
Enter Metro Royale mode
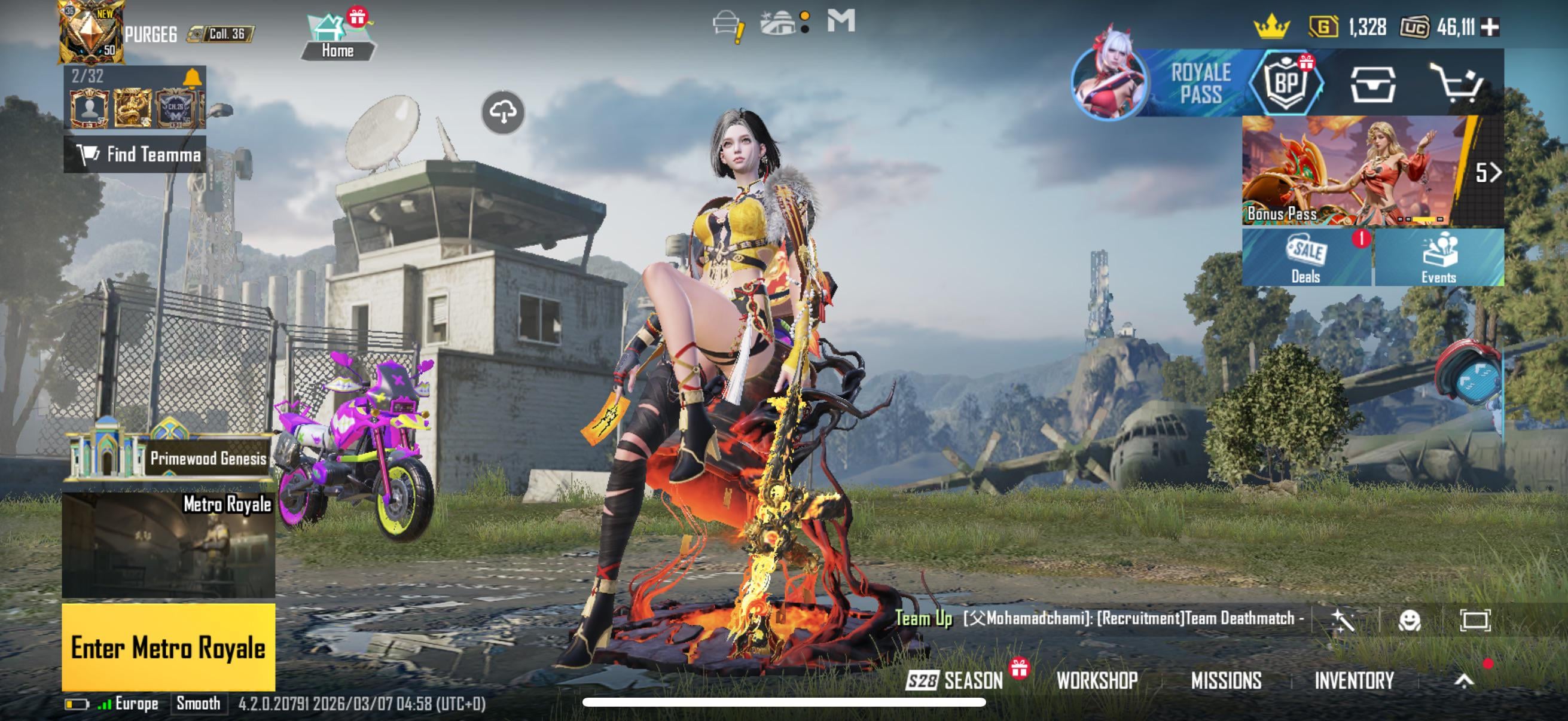(x=168, y=647)
